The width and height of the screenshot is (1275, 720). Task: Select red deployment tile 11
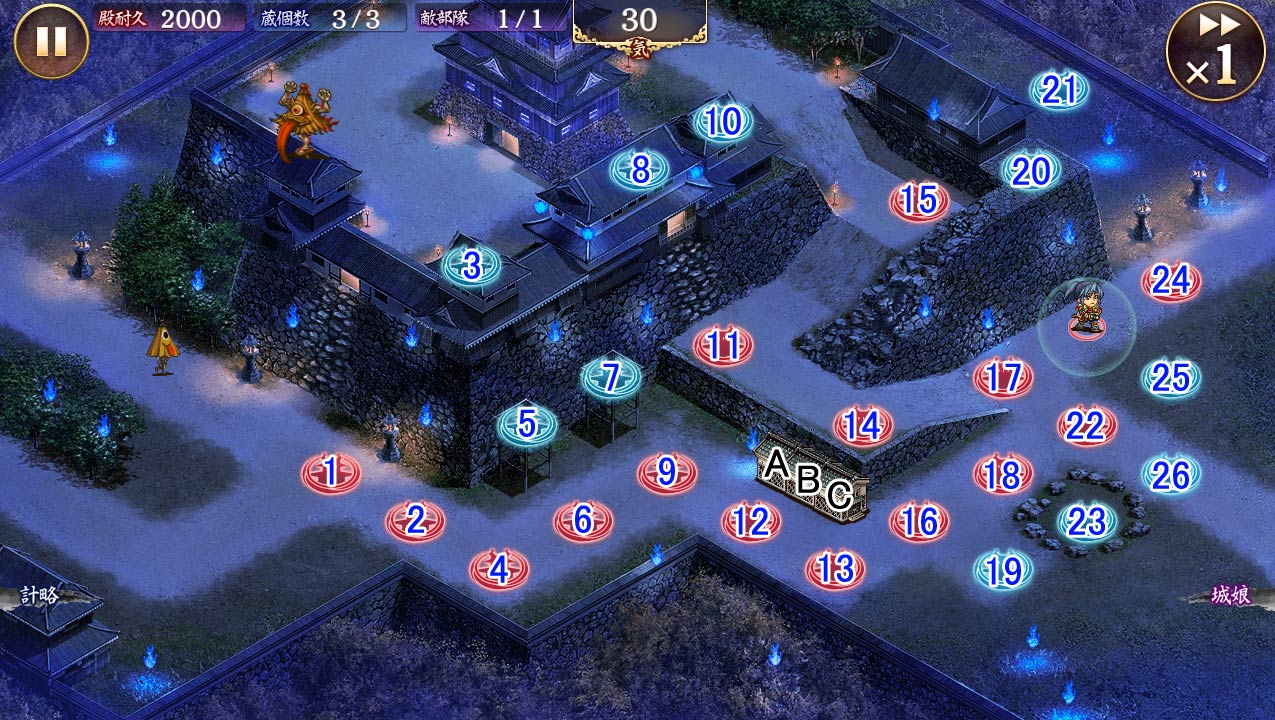point(722,346)
